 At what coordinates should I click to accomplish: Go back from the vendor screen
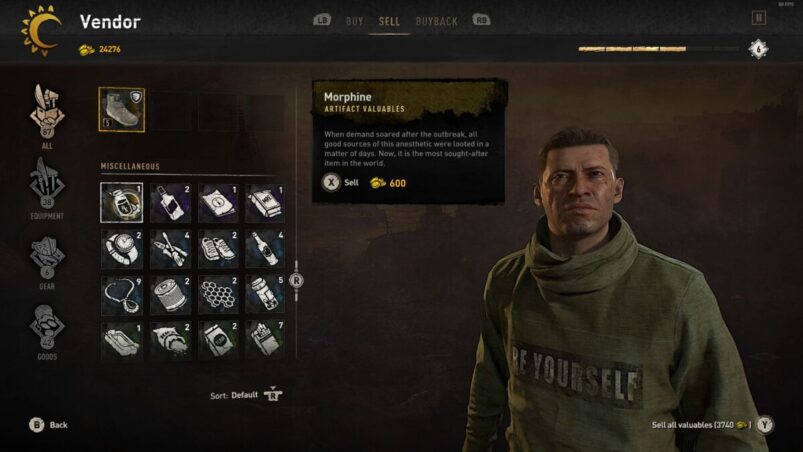coord(37,425)
